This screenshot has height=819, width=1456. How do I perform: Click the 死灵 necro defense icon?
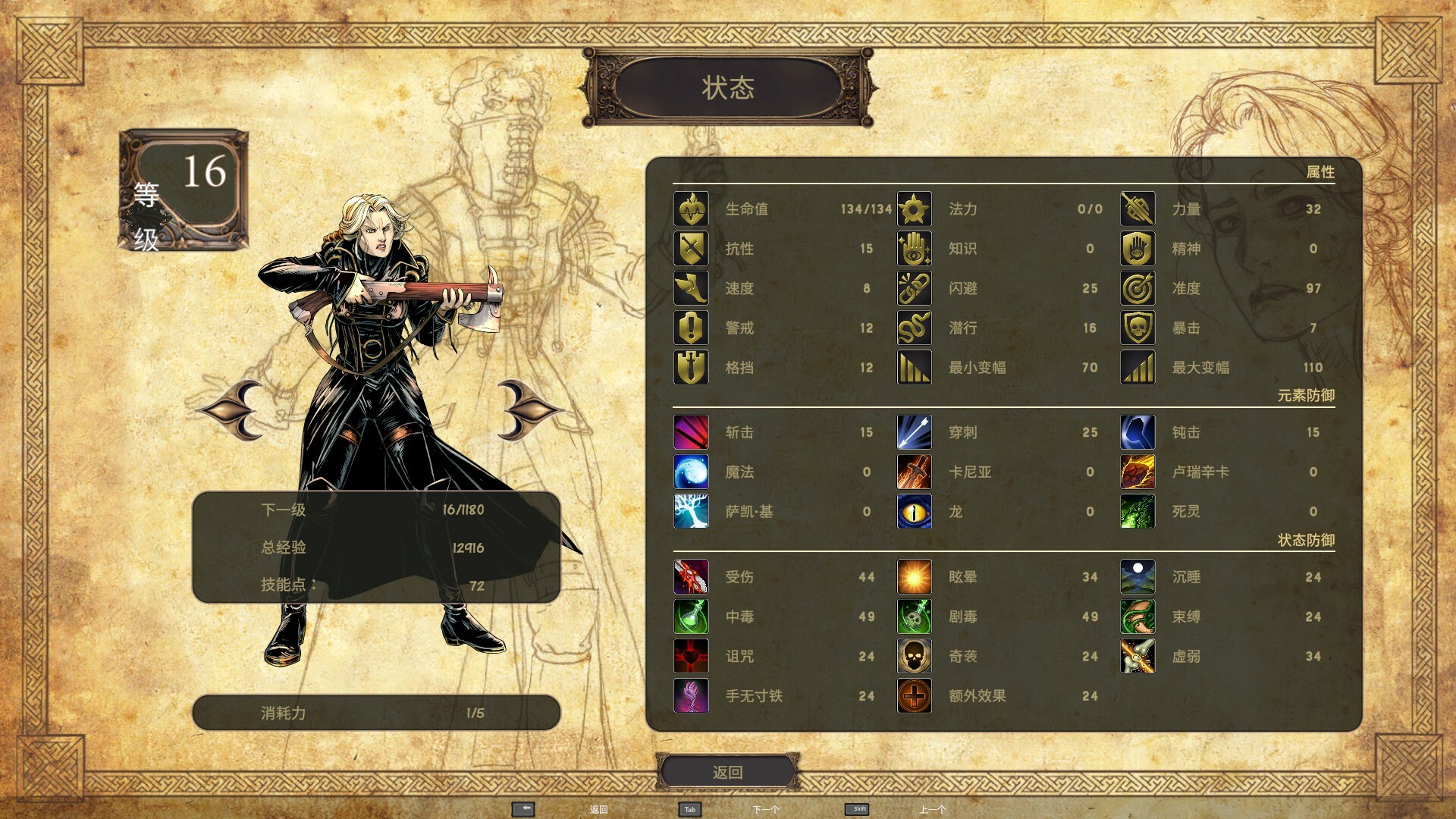(x=1137, y=511)
